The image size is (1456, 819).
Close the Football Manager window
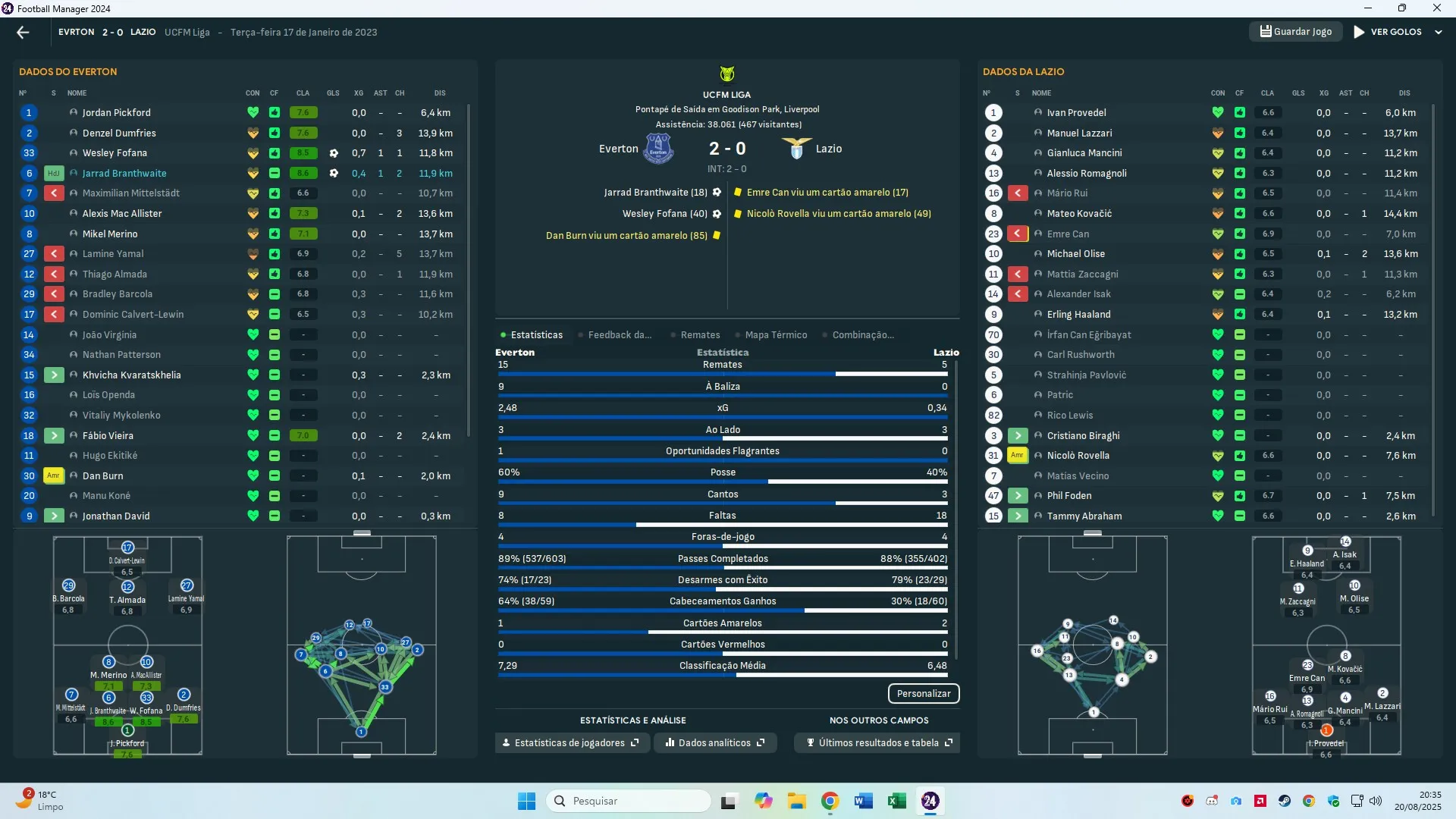coord(1436,8)
